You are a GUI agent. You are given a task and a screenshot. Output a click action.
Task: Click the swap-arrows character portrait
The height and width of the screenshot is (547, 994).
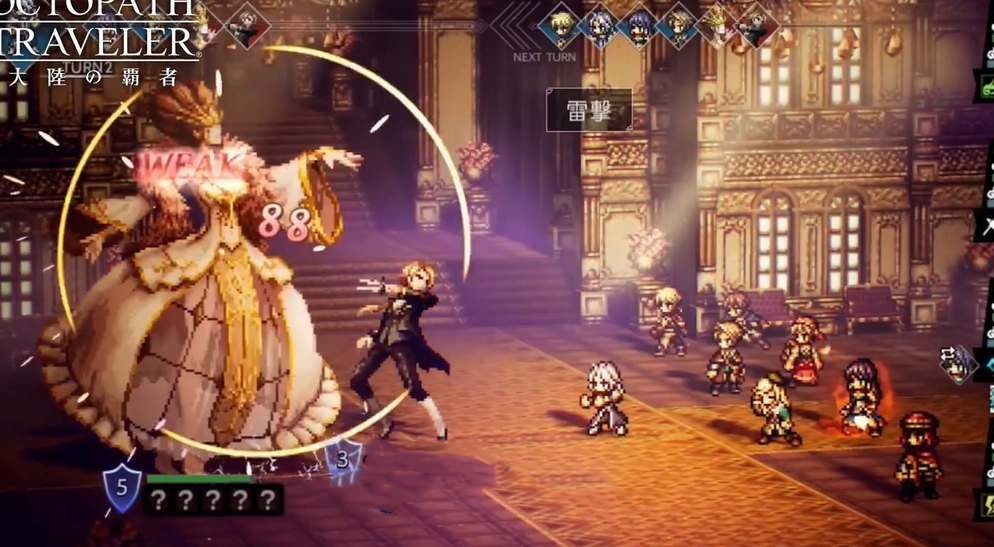click(x=961, y=364)
